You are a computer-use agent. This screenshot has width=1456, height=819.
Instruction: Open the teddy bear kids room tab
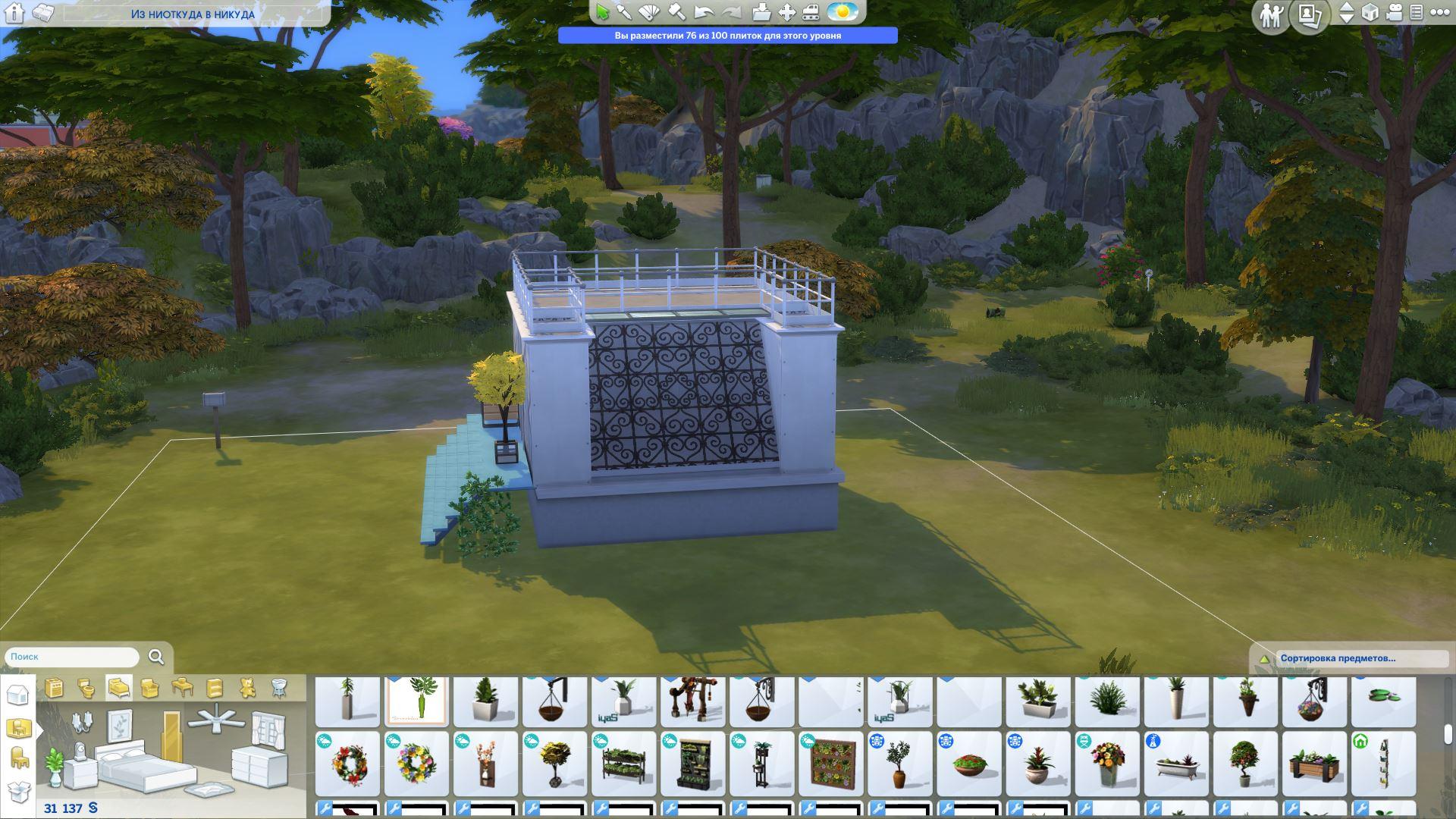click(x=247, y=688)
